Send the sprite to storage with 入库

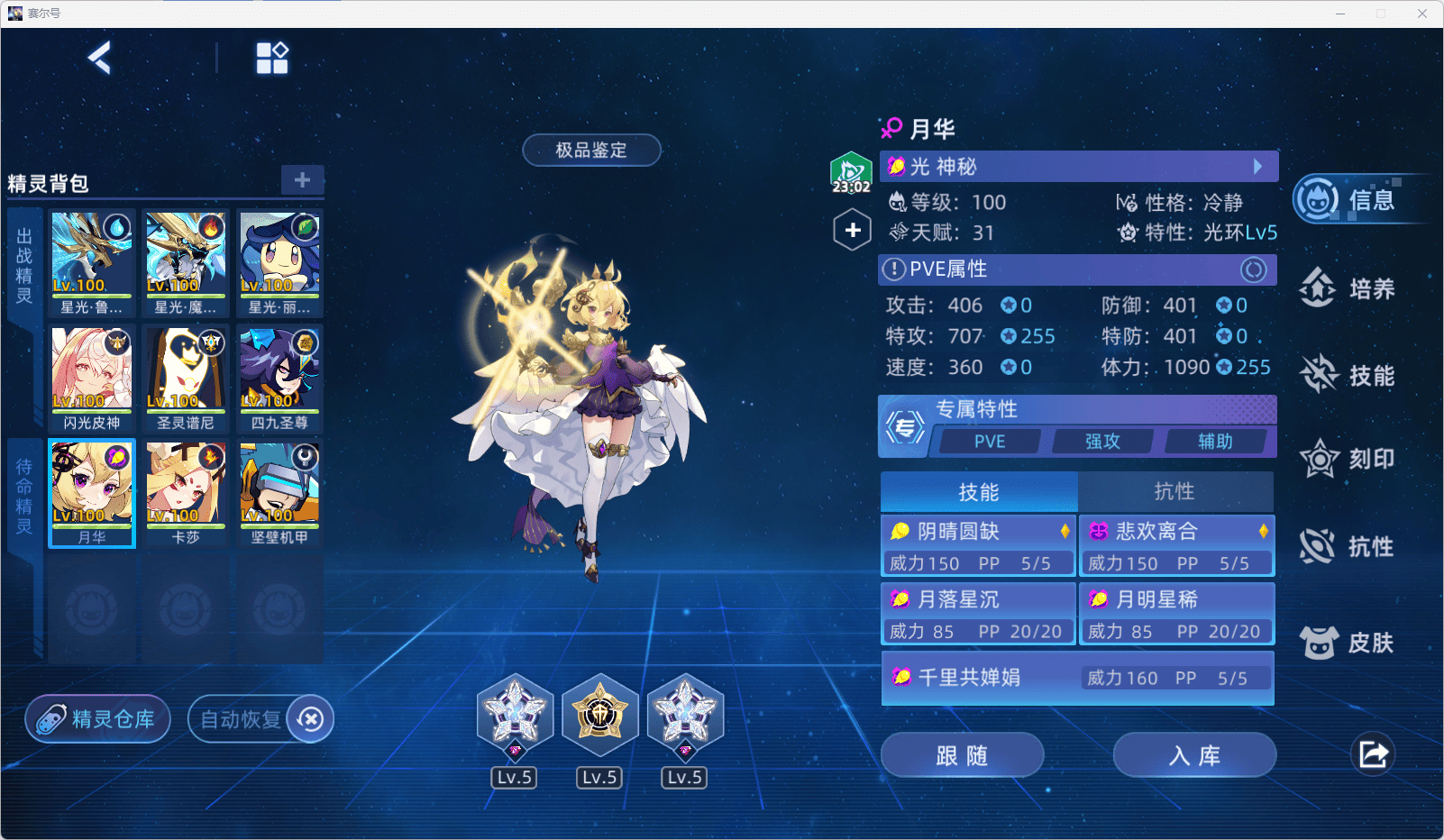1194,755
